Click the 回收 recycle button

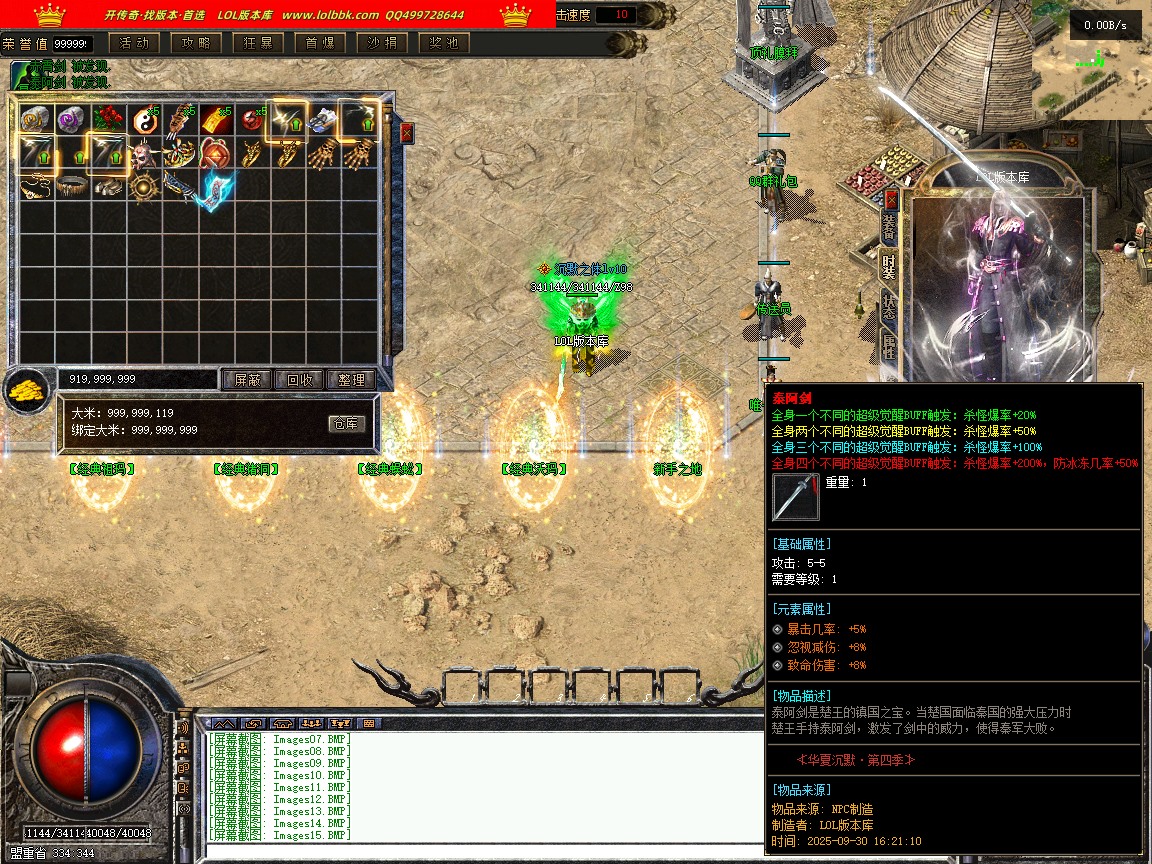point(299,380)
